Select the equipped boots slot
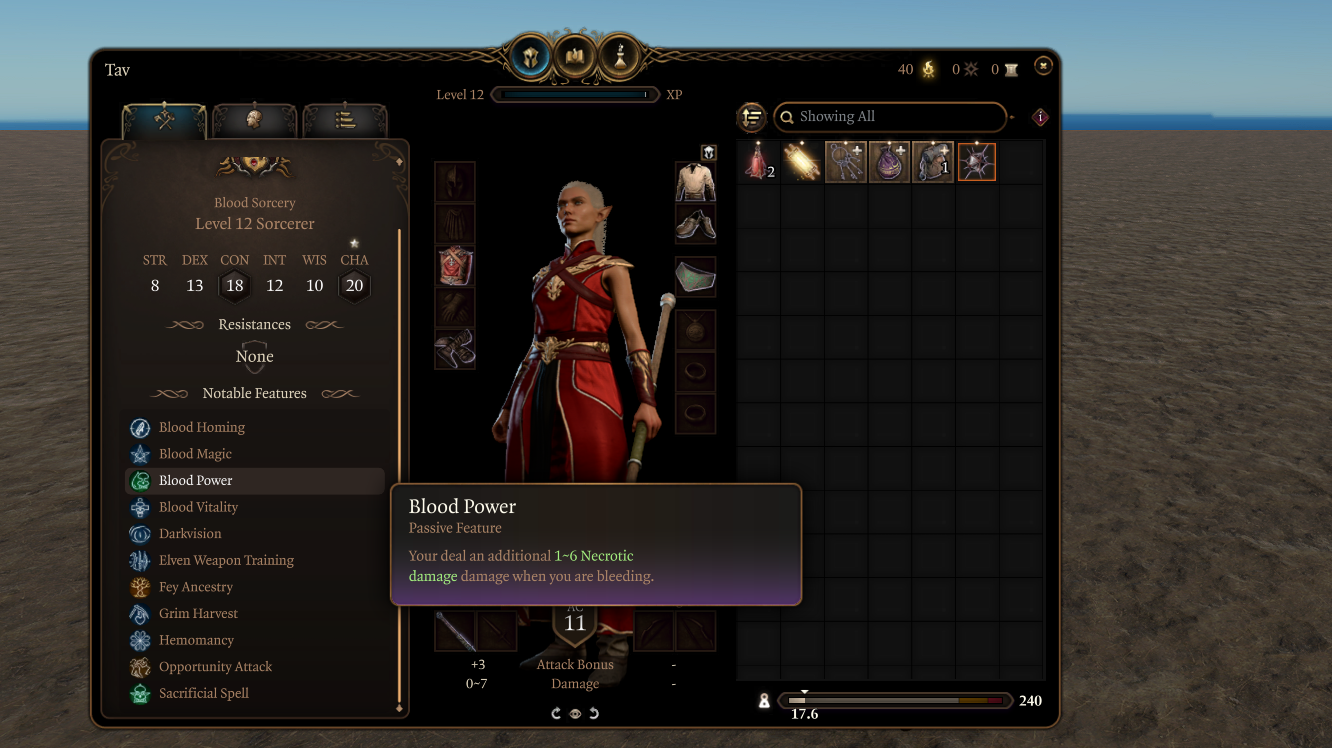Viewport: 1332px width, 748px height. (x=455, y=350)
